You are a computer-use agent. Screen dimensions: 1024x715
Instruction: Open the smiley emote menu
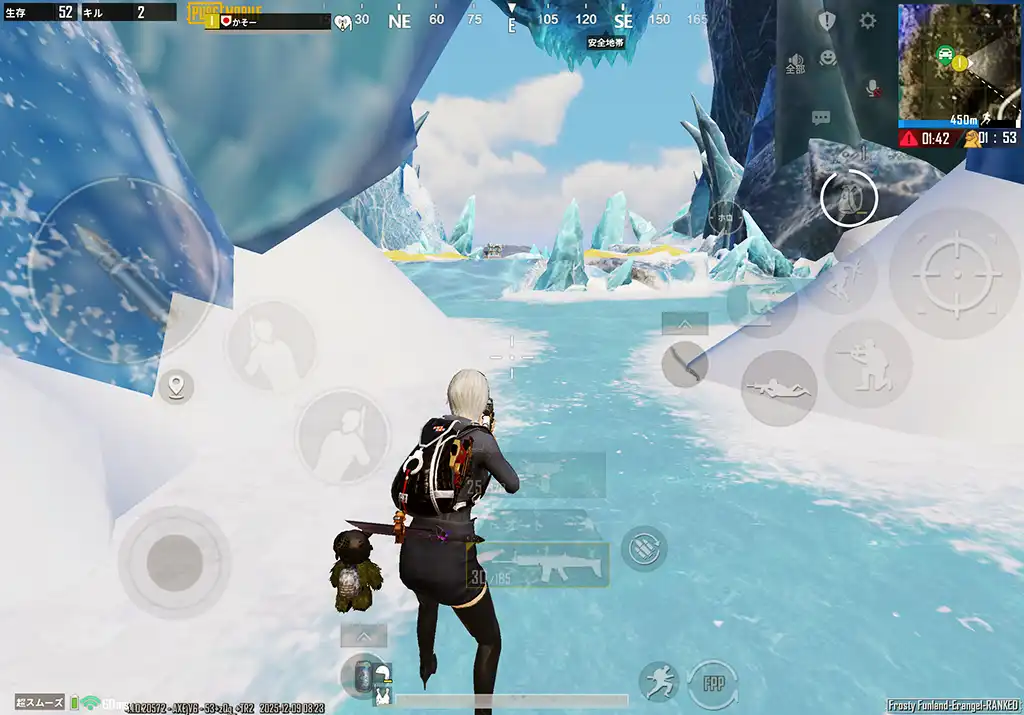(828, 59)
